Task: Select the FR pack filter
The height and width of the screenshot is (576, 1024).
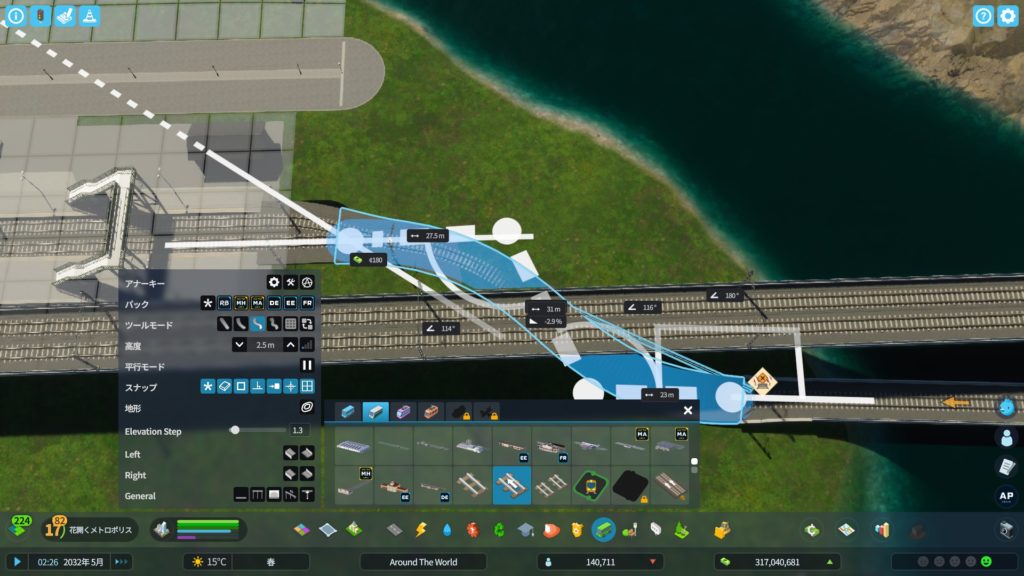Action: (307, 303)
